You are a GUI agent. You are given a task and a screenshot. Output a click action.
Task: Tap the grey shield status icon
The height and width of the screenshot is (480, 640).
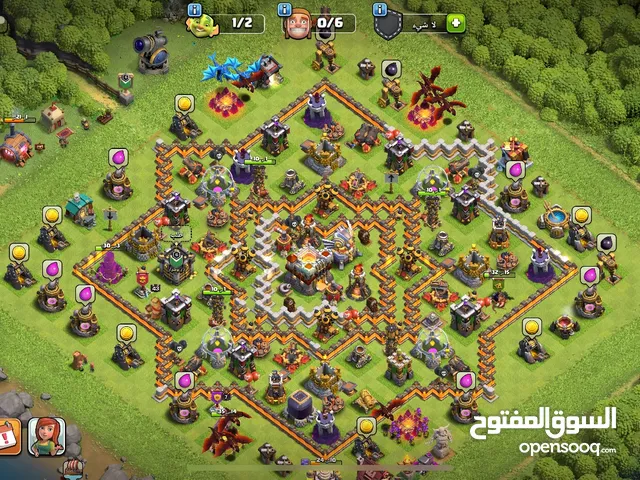click(x=390, y=24)
